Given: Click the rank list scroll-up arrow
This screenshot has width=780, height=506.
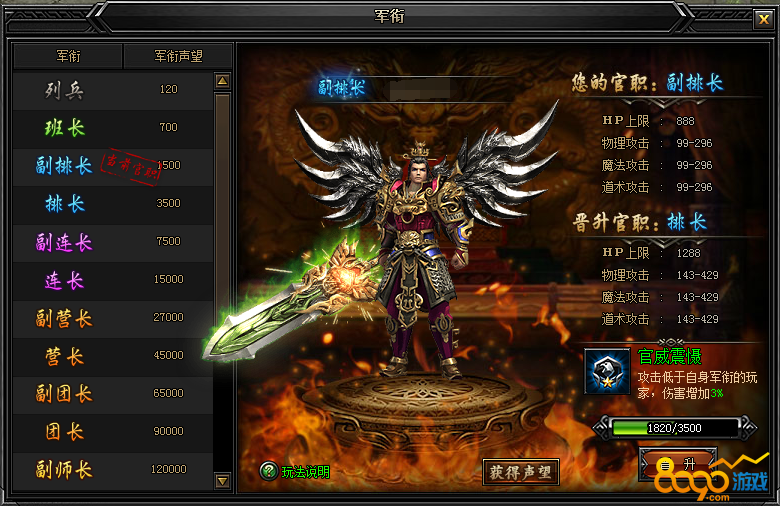Looking at the screenshot, I should [x=223, y=81].
